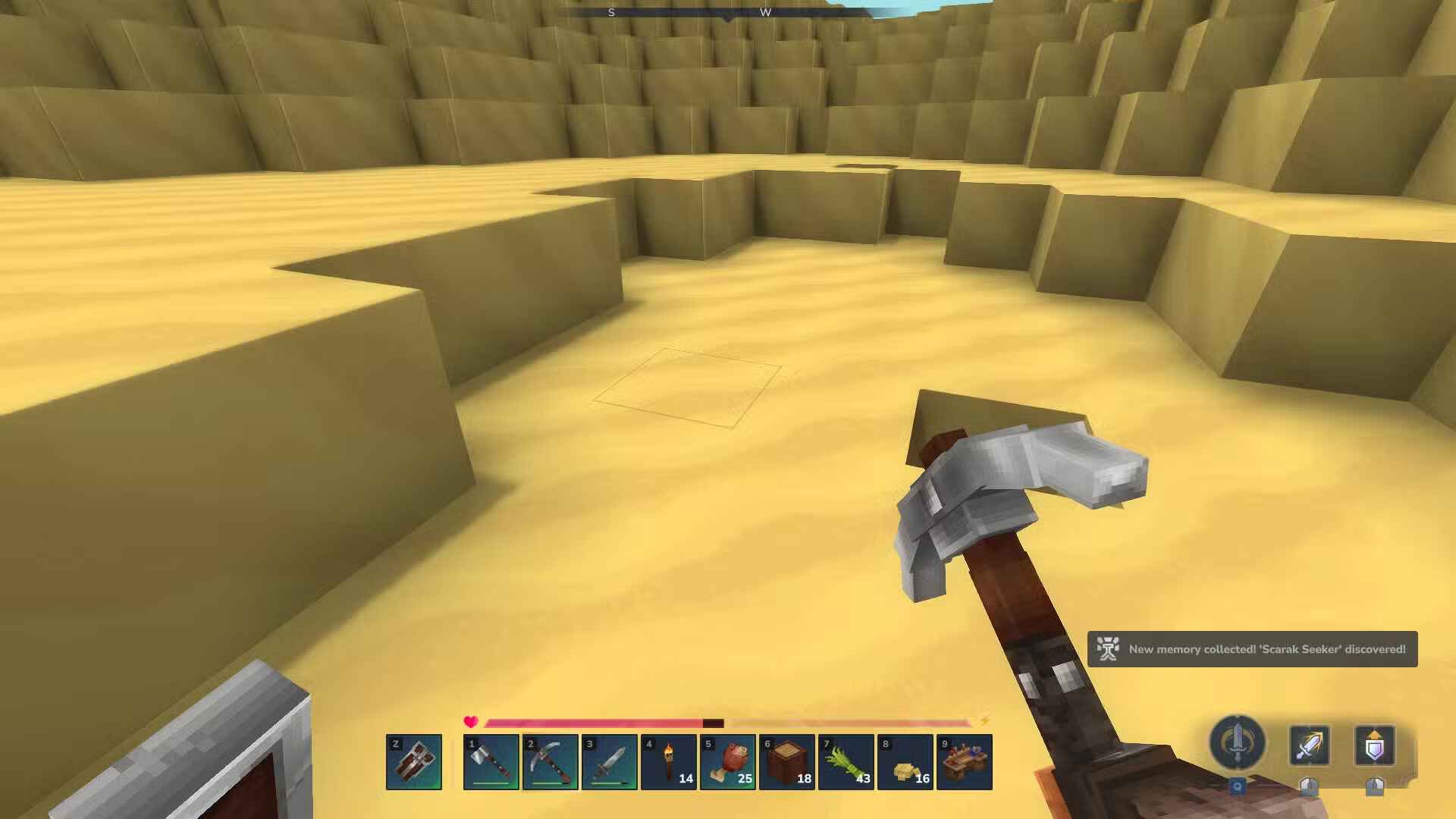Activate the circular sword ability icon
Image resolution: width=1456 pixels, height=819 pixels.
pyautogui.click(x=1238, y=745)
